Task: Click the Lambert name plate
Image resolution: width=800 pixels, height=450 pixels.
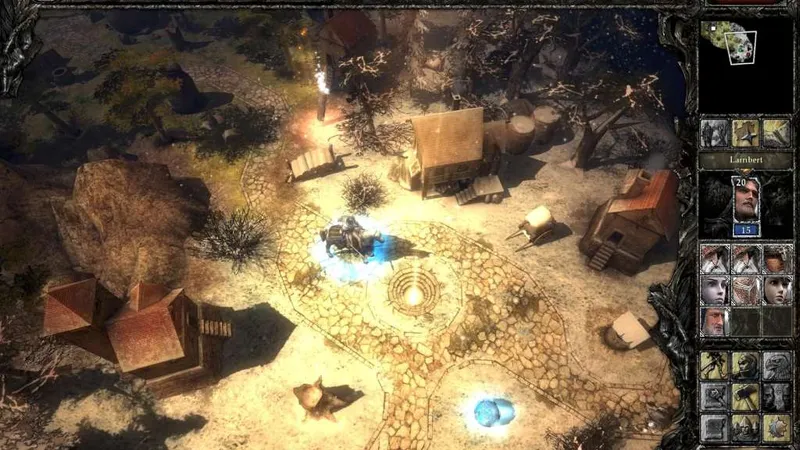Action: [x=745, y=160]
